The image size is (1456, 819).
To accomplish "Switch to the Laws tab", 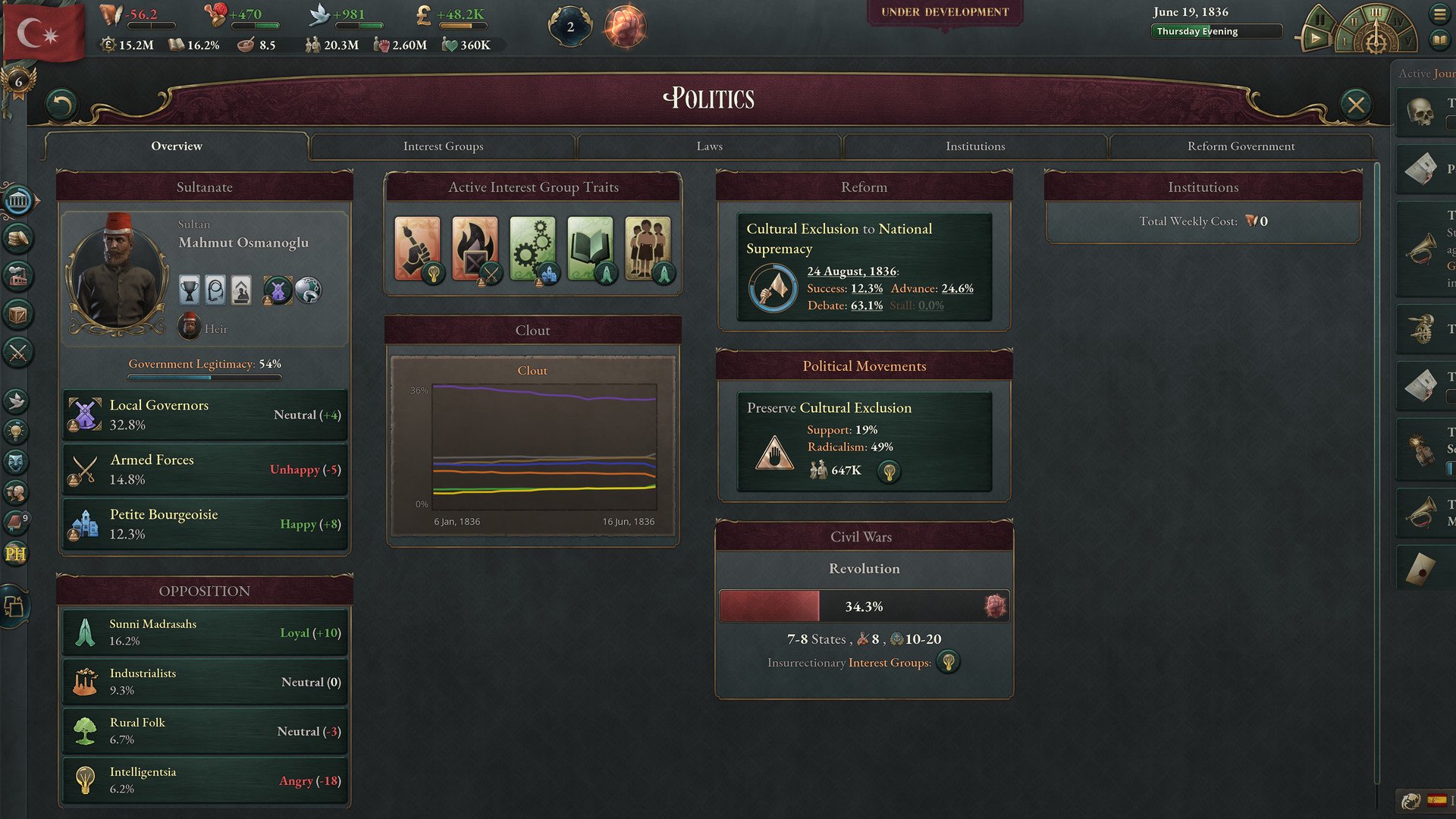I will click(x=709, y=146).
